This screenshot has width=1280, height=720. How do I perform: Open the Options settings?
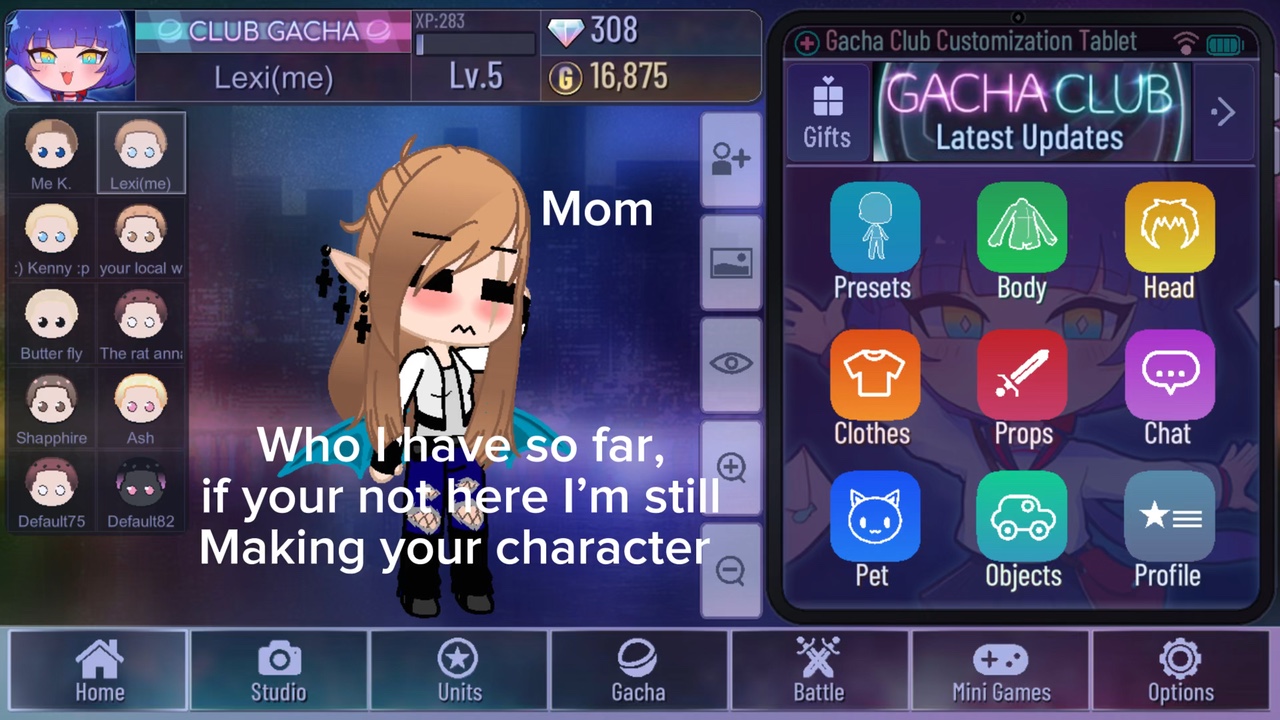pyautogui.click(x=1180, y=671)
